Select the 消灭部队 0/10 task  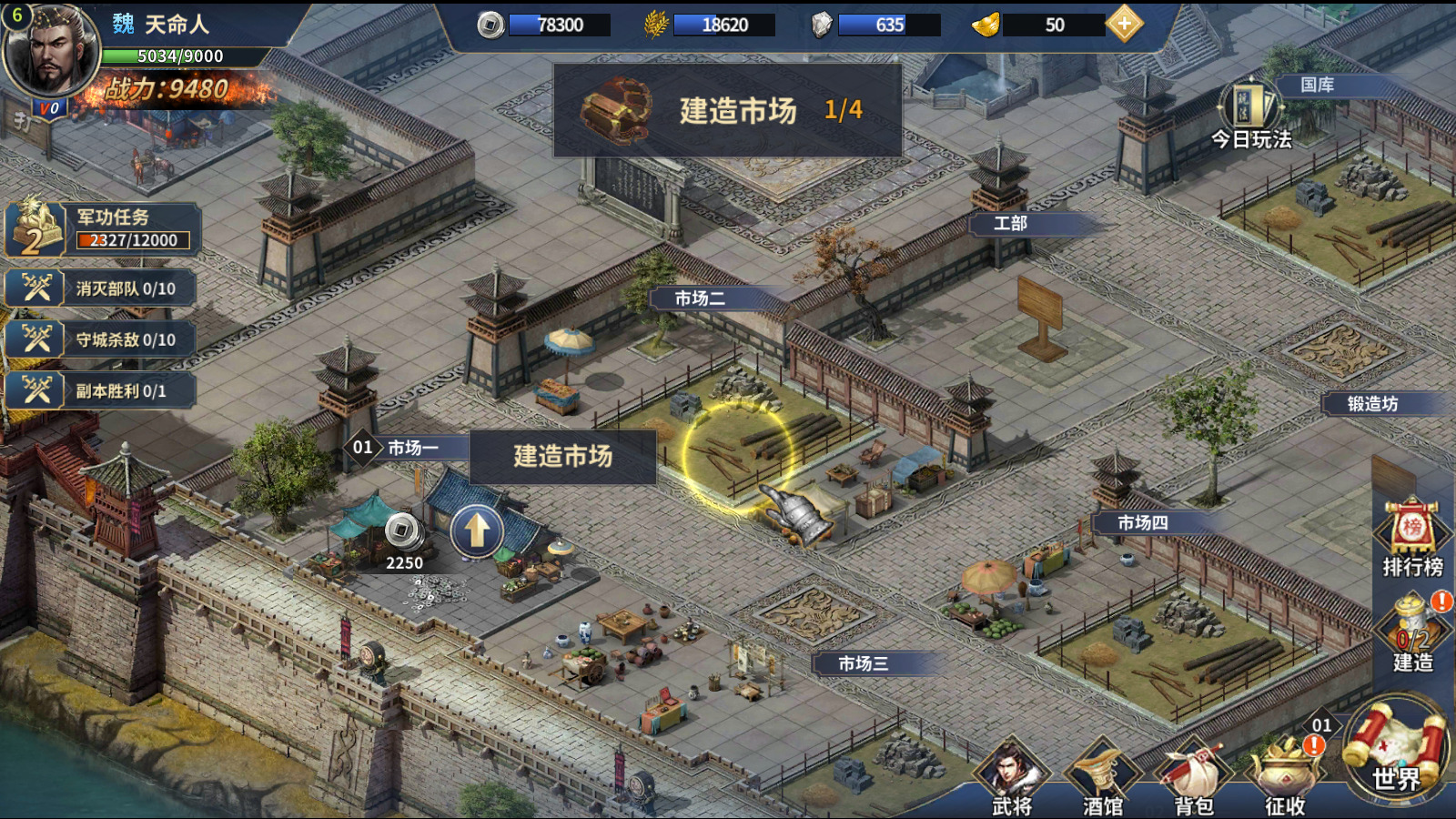coord(102,288)
